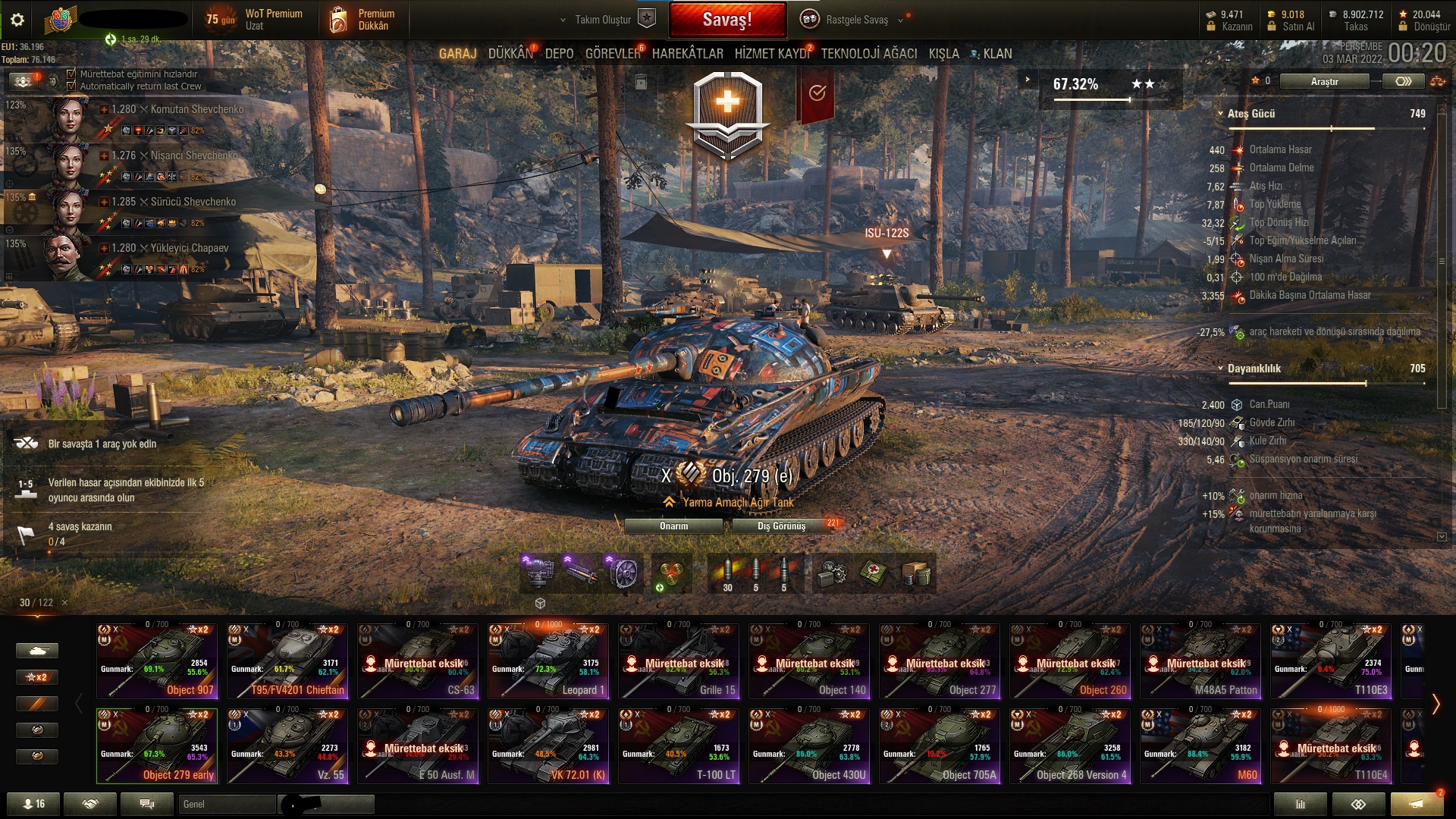Click the Genel chat channel tab
This screenshot has width=1456, height=819.
(227, 804)
